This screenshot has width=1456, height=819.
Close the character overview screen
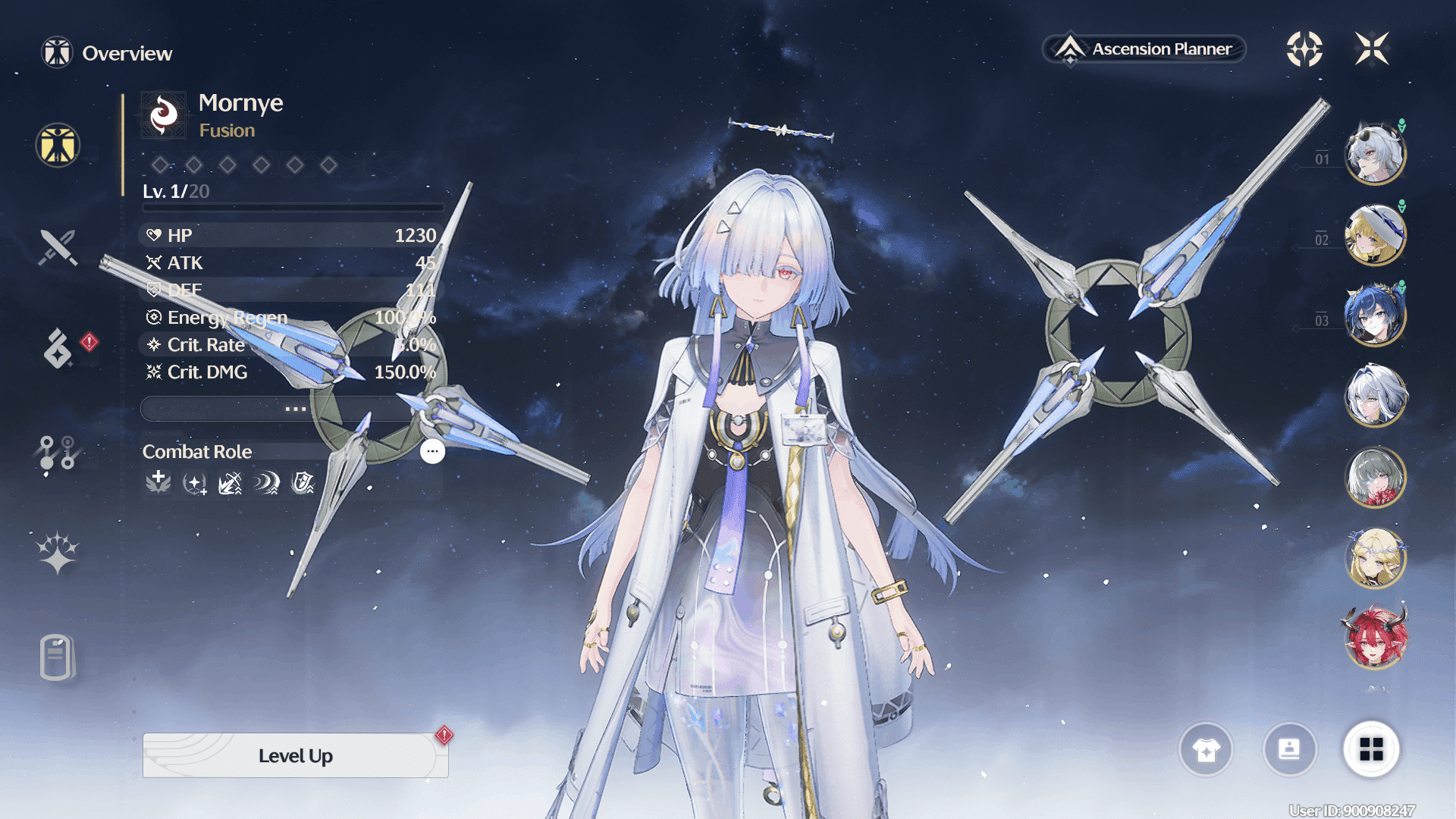tap(1372, 49)
